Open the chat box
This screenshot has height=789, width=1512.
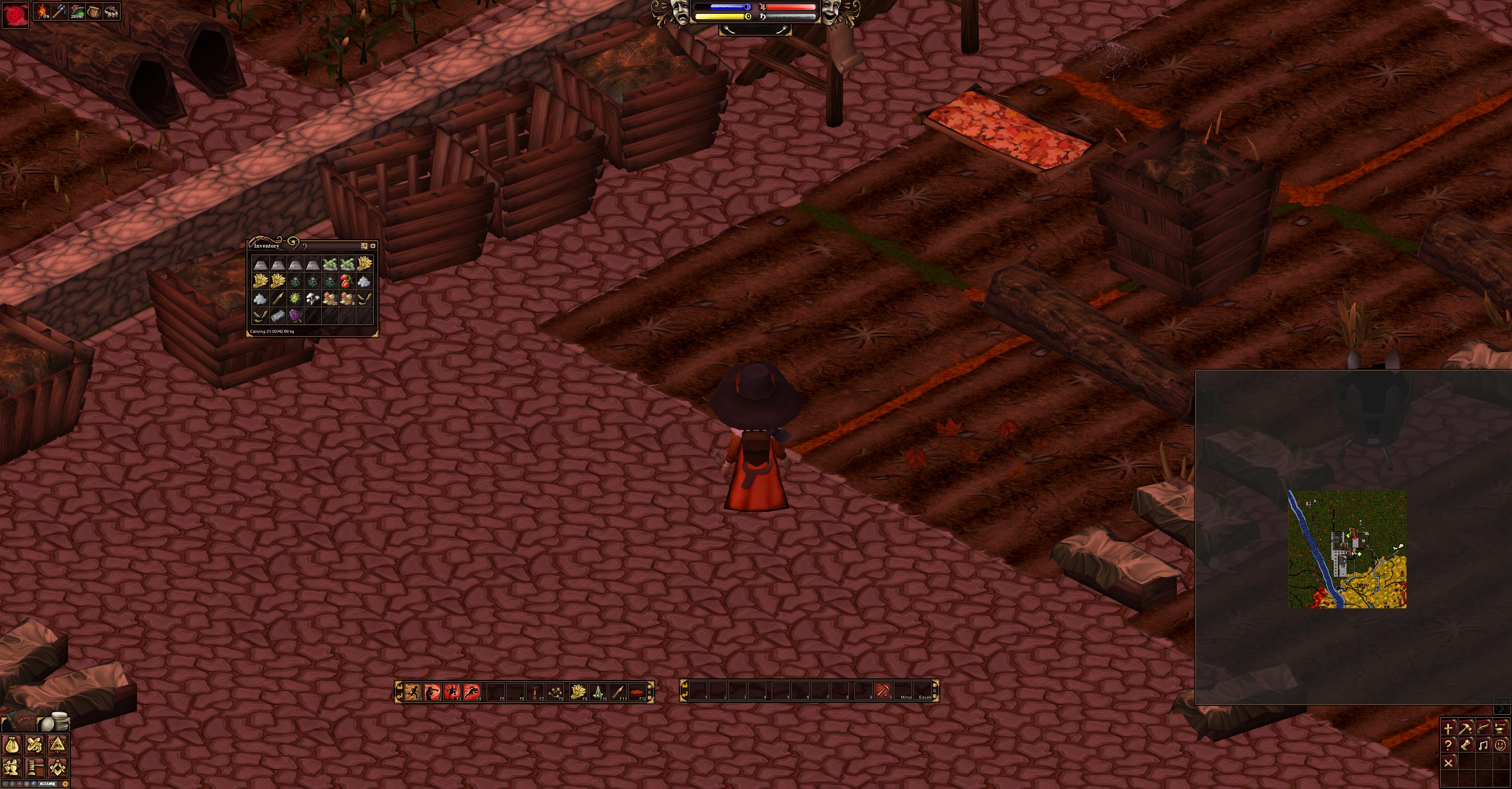click(x=48, y=784)
